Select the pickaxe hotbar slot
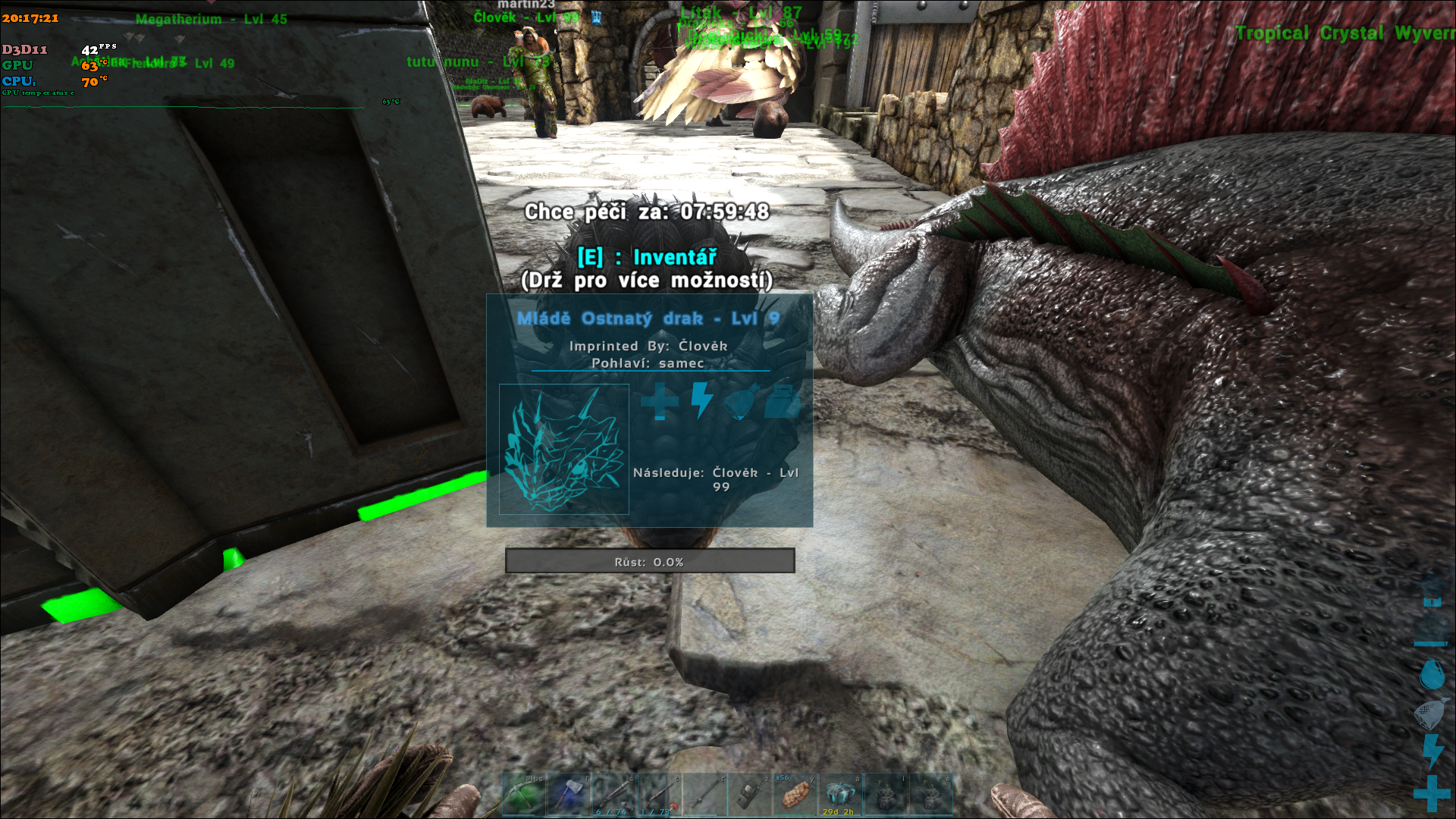The height and width of the screenshot is (819, 1456). click(x=524, y=795)
